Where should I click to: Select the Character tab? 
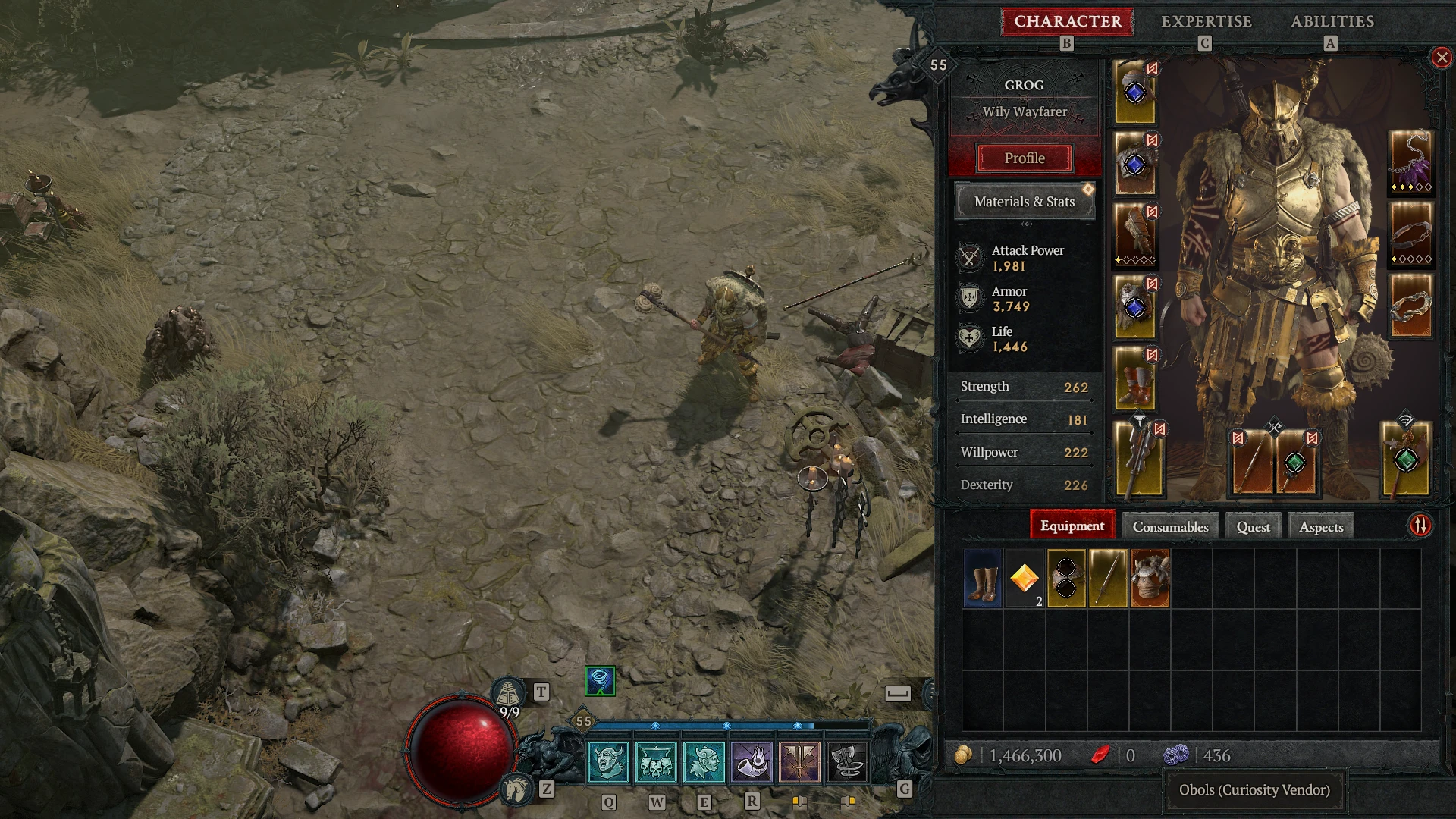[x=1067, y=21]
